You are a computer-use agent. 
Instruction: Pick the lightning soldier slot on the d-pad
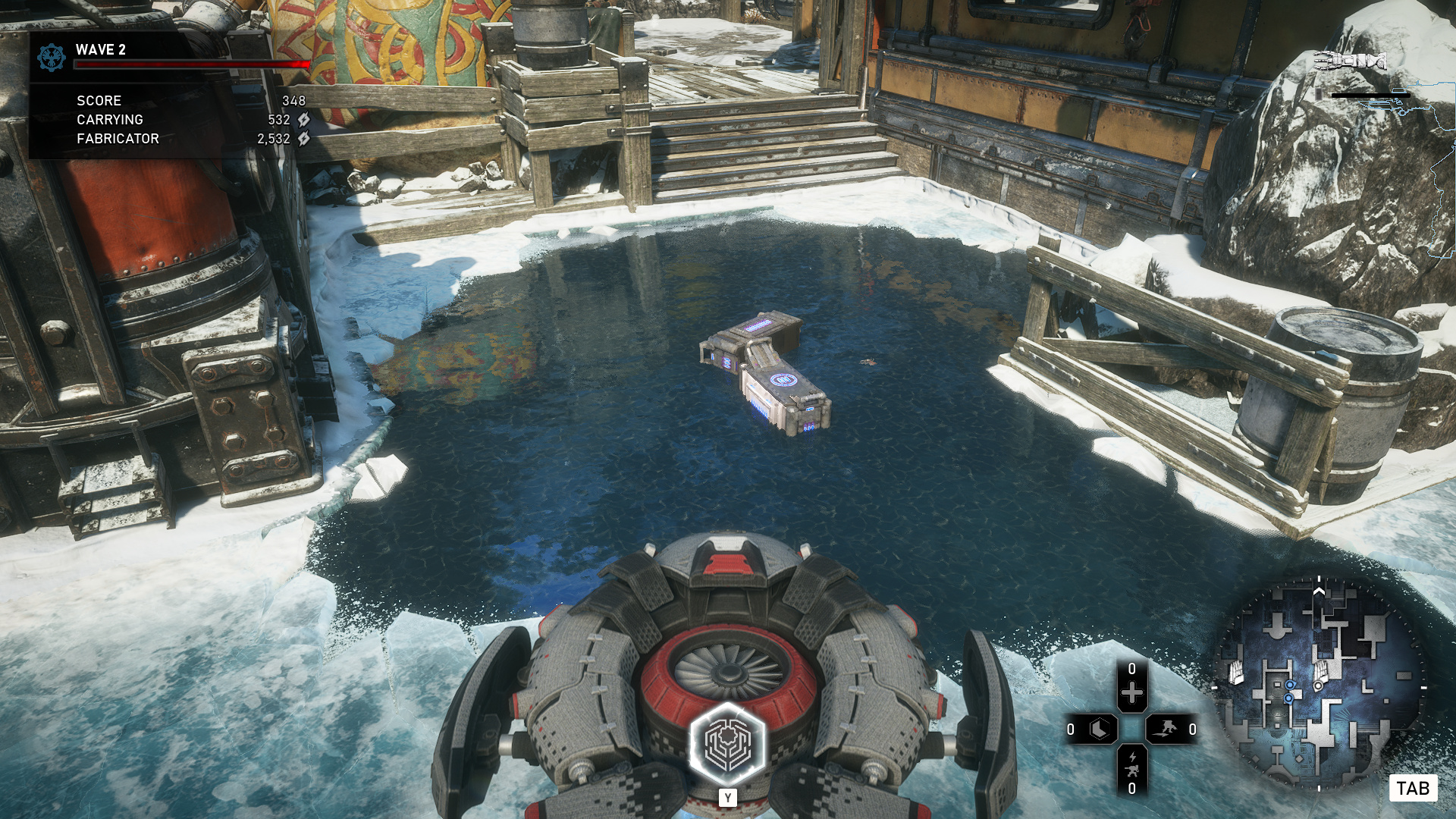click(1131, 764)
